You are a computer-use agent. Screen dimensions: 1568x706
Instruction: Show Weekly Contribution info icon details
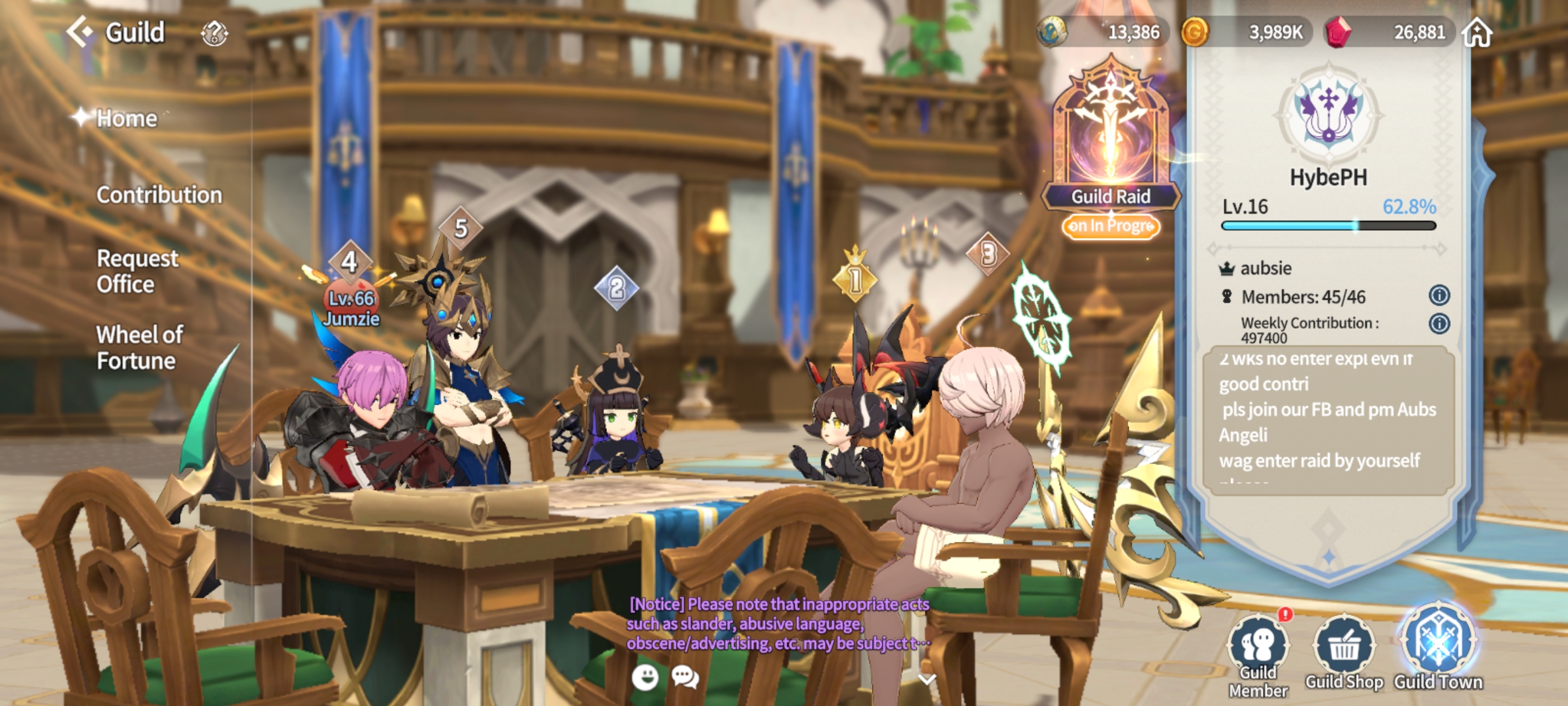coord(1439,324)
